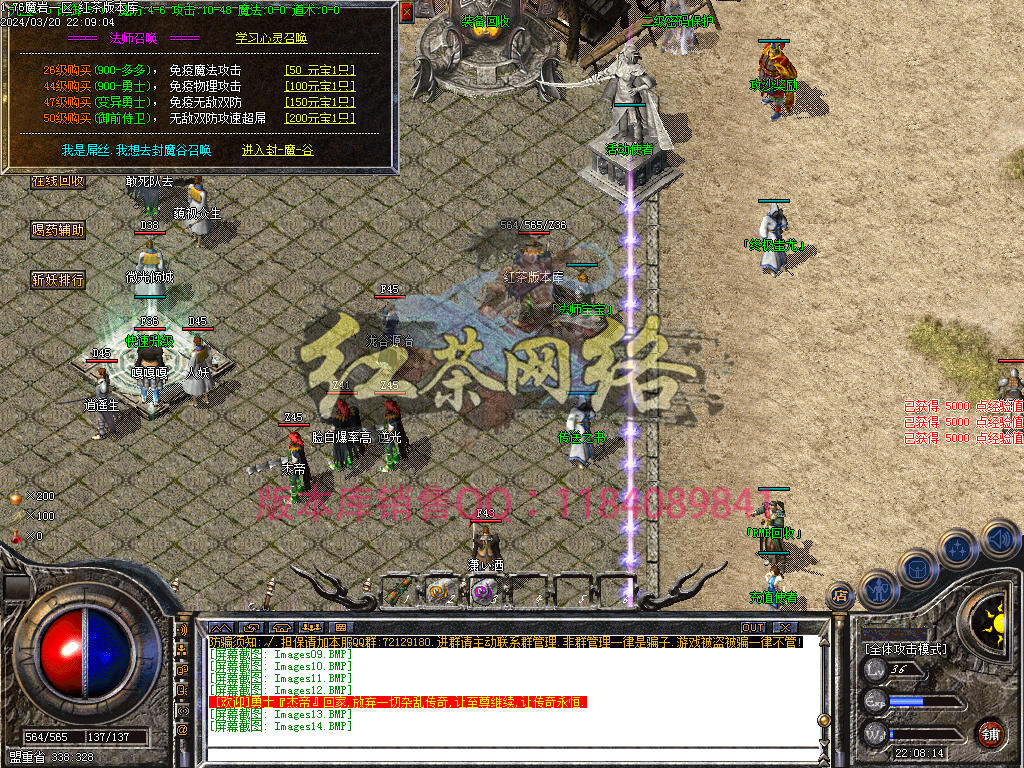Enter 封魔谷 via the 进入封-魔-谷 link
Image resolution: width=1024 pixels, height=768 pixels.
point(277,150)
